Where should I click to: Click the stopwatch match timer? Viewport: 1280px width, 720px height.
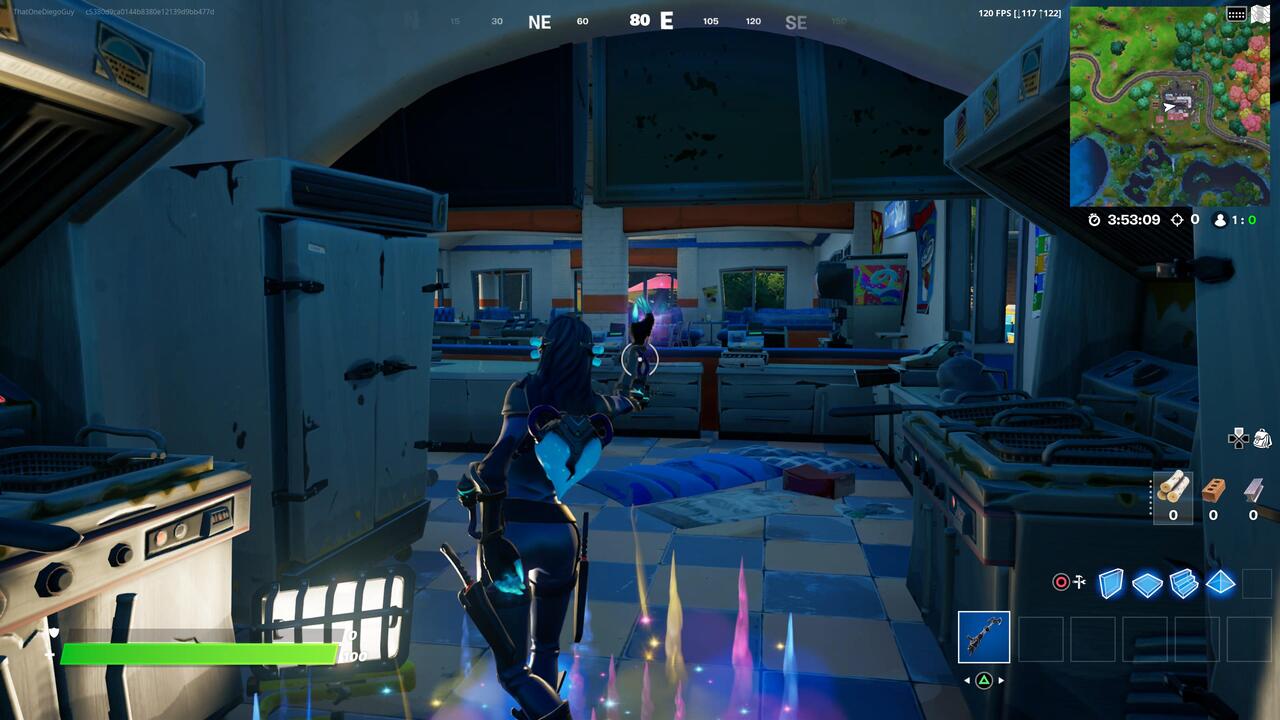[x=1094, y=220]
